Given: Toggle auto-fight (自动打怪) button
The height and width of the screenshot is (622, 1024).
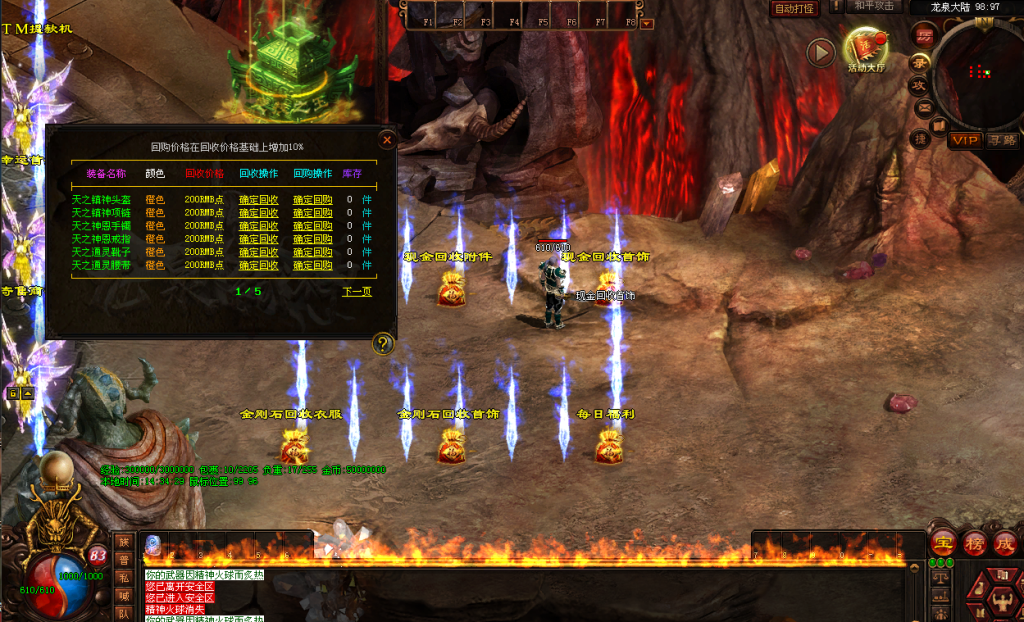Looking at the screenshot, I should click(x=795, y=8).
